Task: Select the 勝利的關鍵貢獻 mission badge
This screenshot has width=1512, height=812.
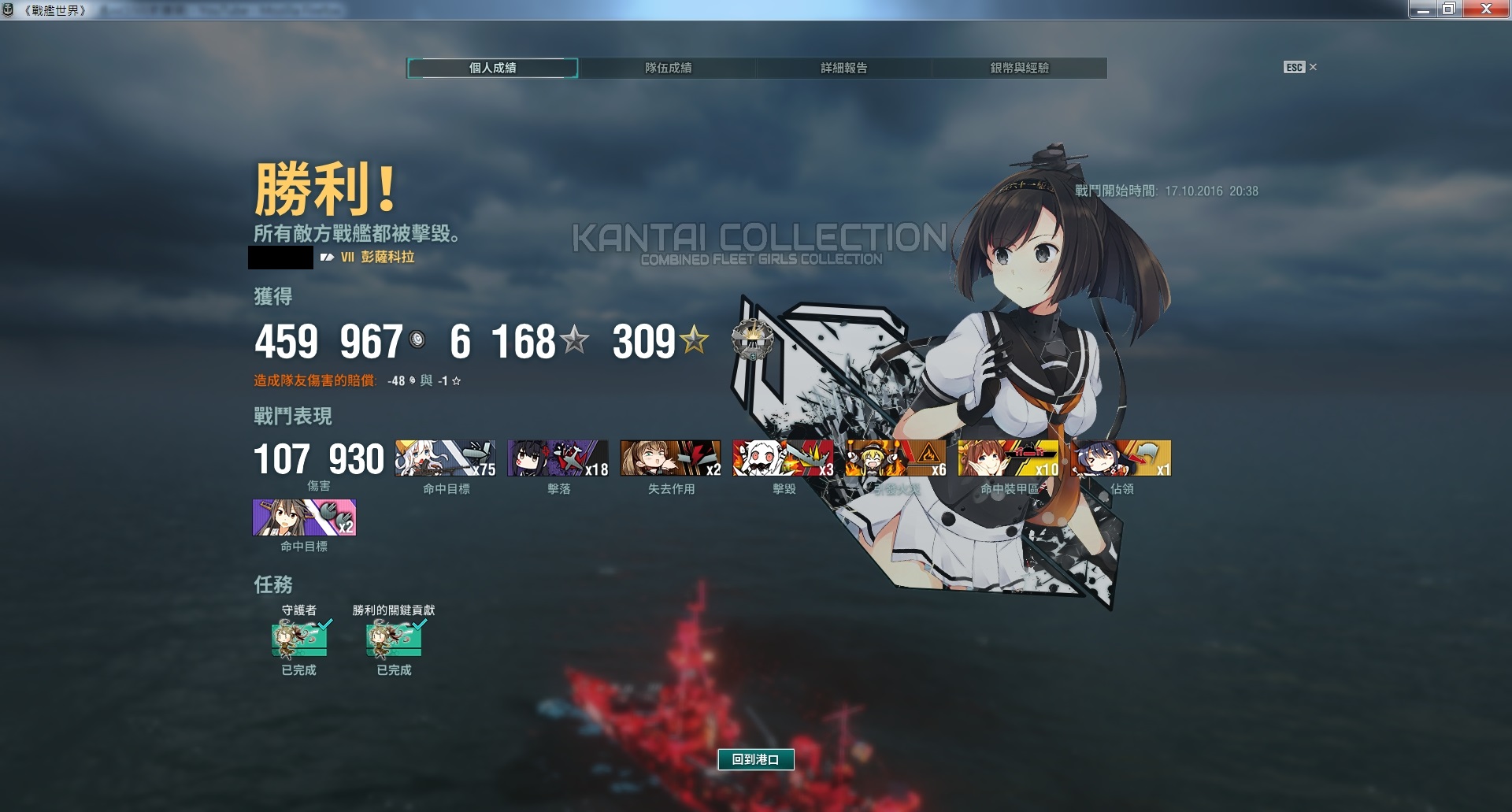Action: tap(394, 639)
